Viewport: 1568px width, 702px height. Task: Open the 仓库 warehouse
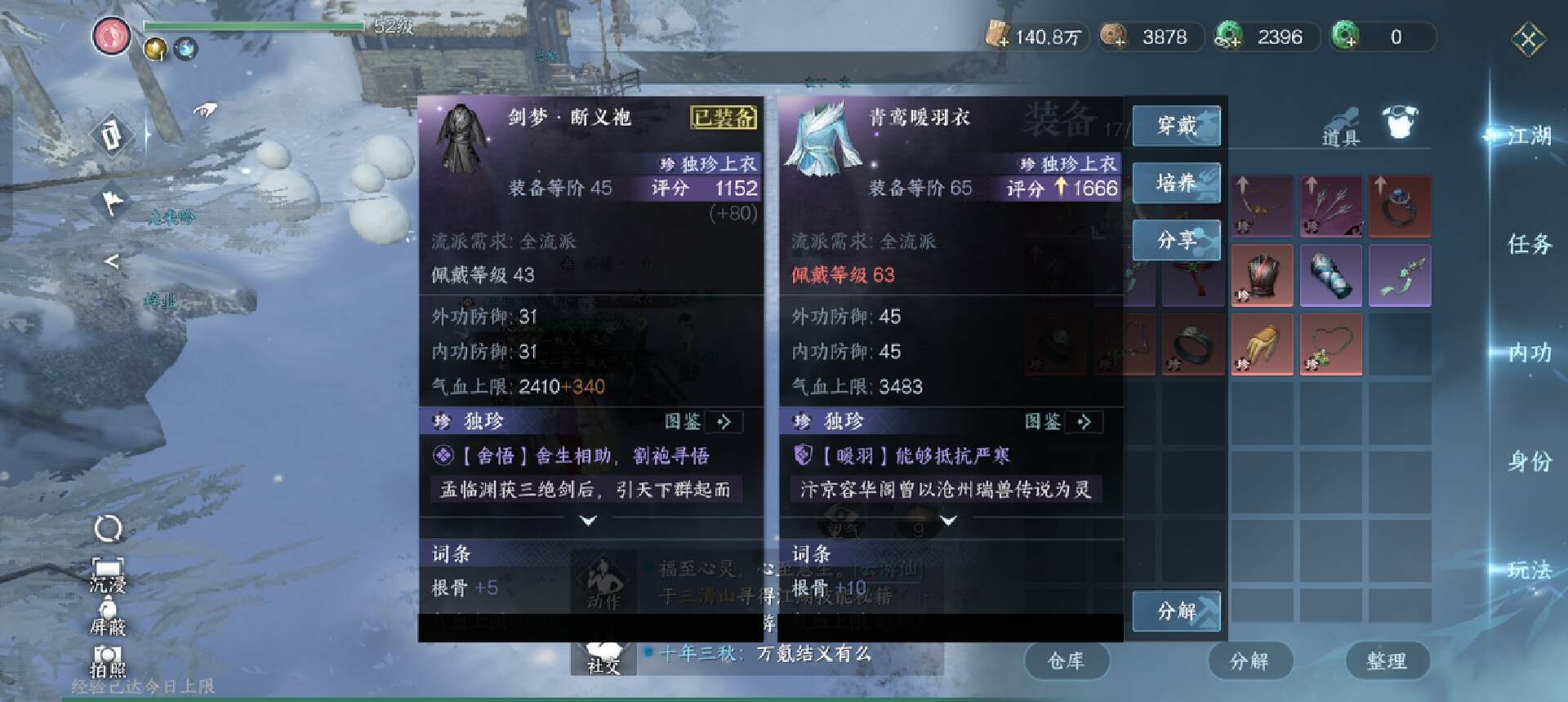click(1066, 660)
